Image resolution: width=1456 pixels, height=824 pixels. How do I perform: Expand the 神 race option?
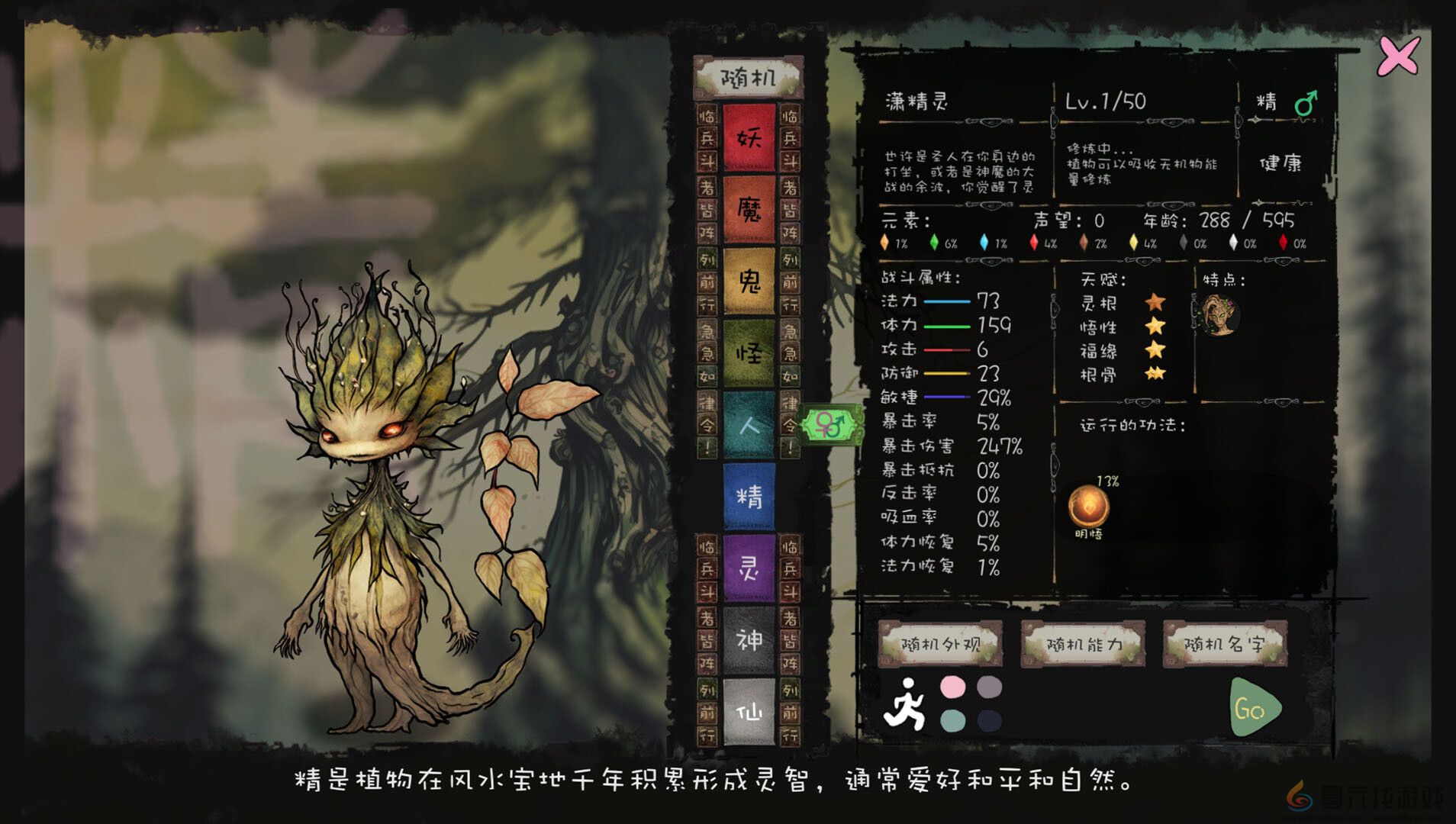click(x=751, y=641)
